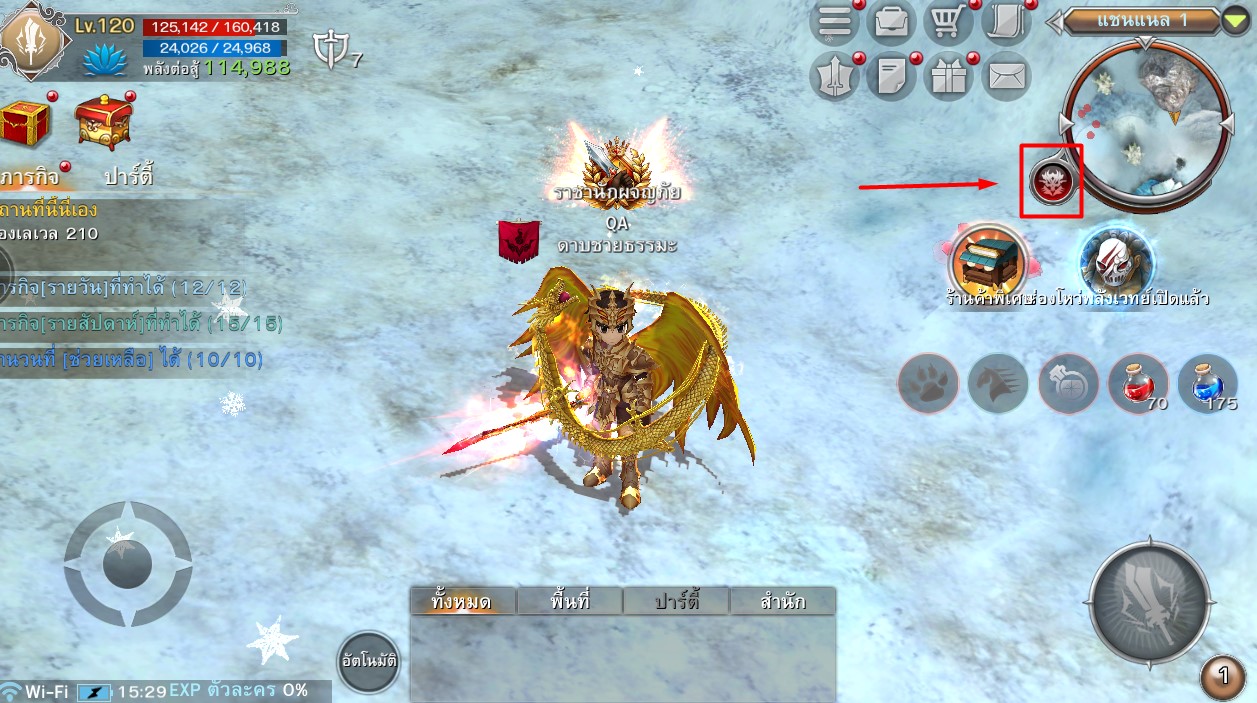Use the red health potion
Image resolution: width=1257 pixels, height=703 pixels.
click(1138, 383)
